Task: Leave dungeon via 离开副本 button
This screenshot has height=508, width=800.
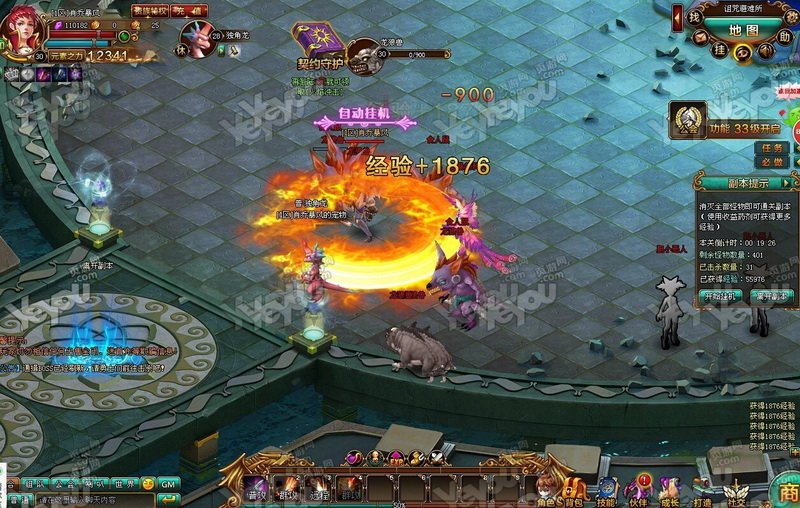Action: pyautogui.click(x=771, y=296)
